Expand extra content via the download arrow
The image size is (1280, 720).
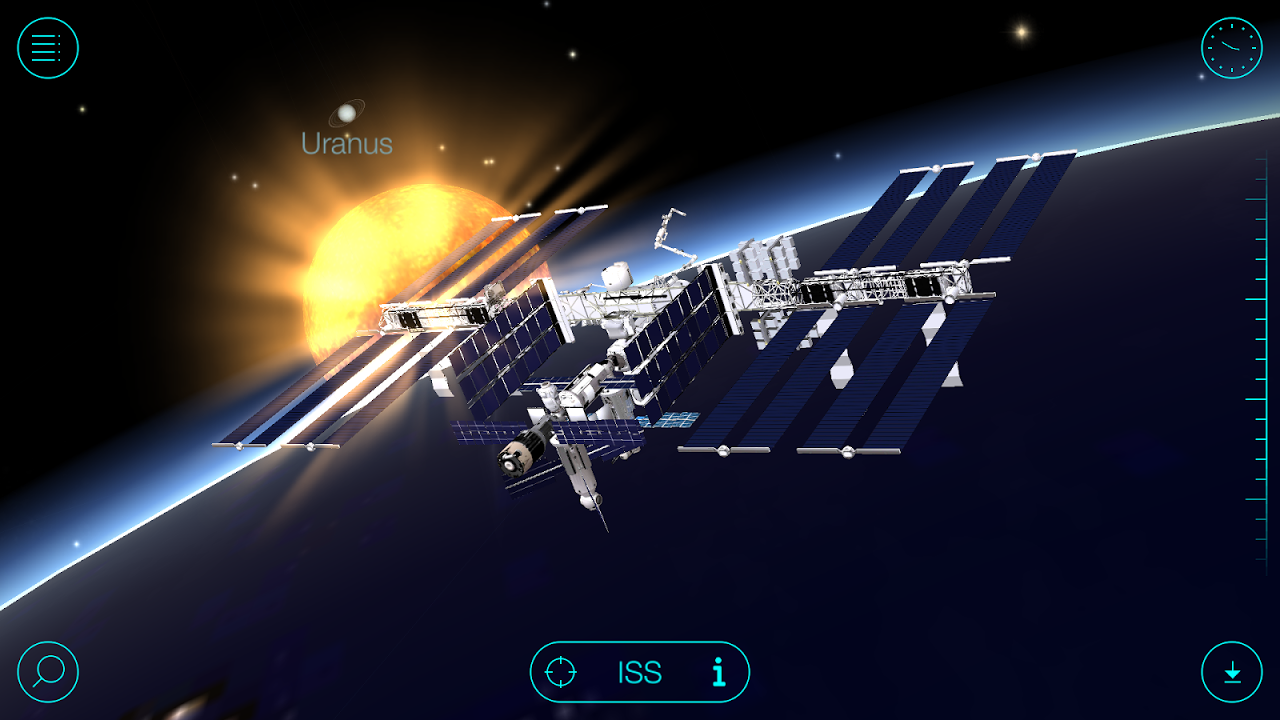[x=1230, y=672]
